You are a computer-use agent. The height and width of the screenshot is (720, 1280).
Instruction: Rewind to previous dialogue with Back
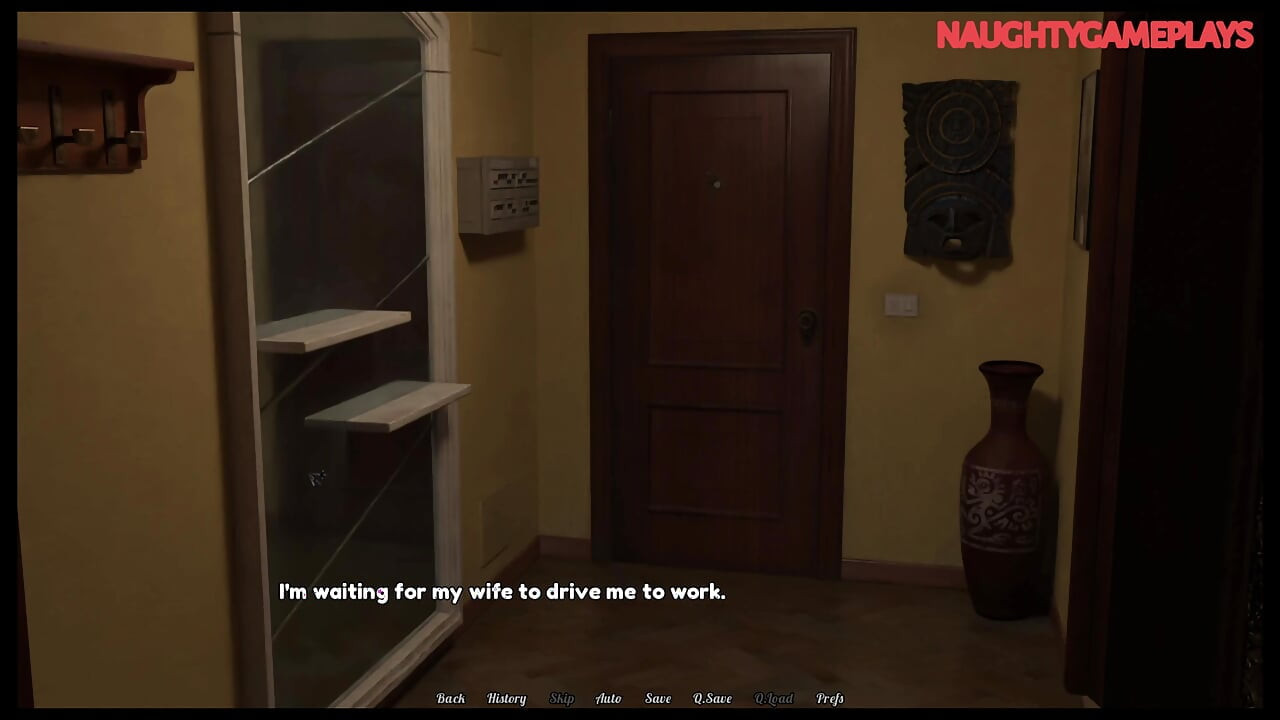pyautogui.click(x=451, y=698)
